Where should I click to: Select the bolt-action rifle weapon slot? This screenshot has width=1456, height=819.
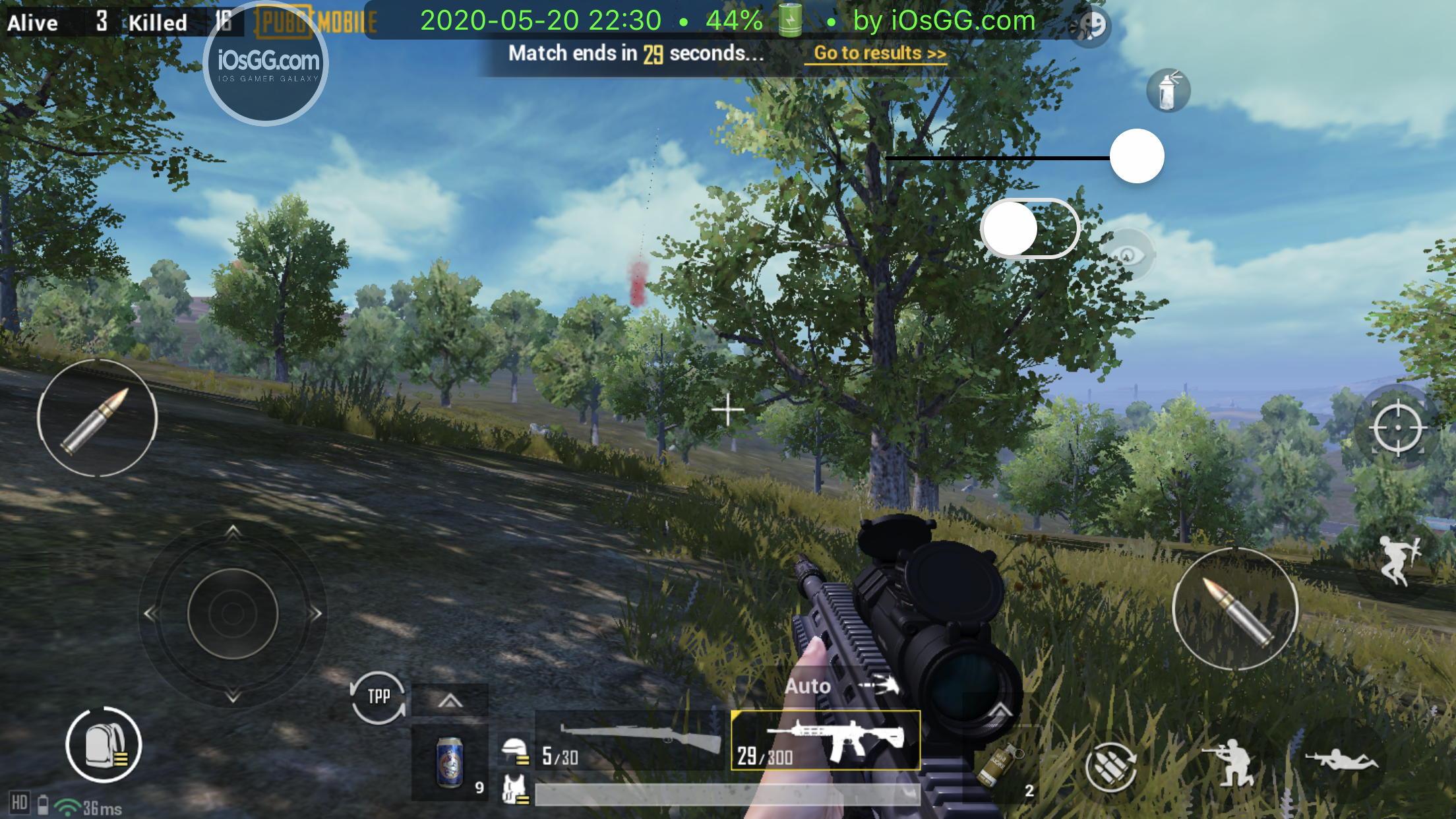[632, 741]
